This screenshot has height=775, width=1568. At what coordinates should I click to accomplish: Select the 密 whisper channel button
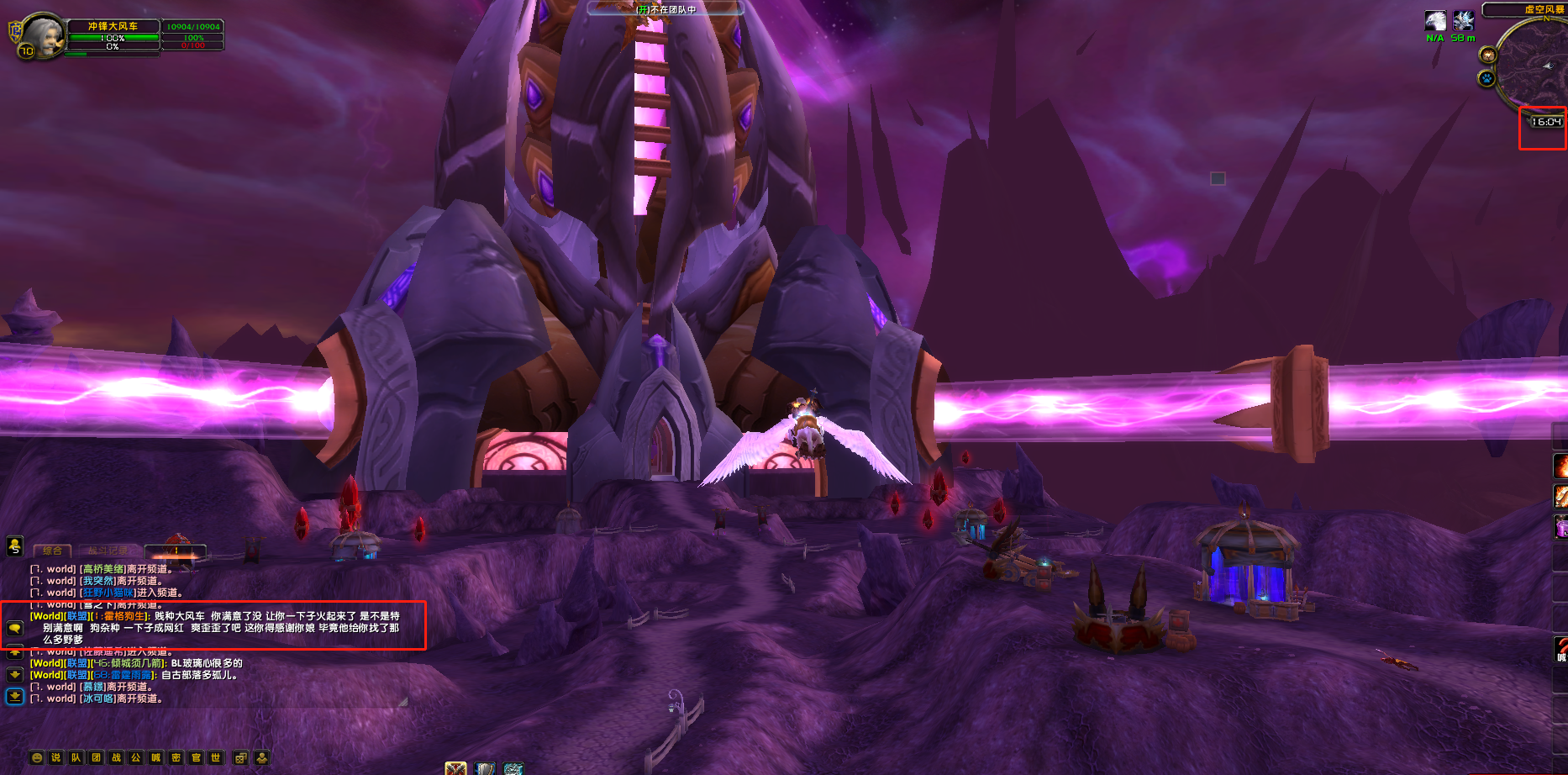(176, 757)
